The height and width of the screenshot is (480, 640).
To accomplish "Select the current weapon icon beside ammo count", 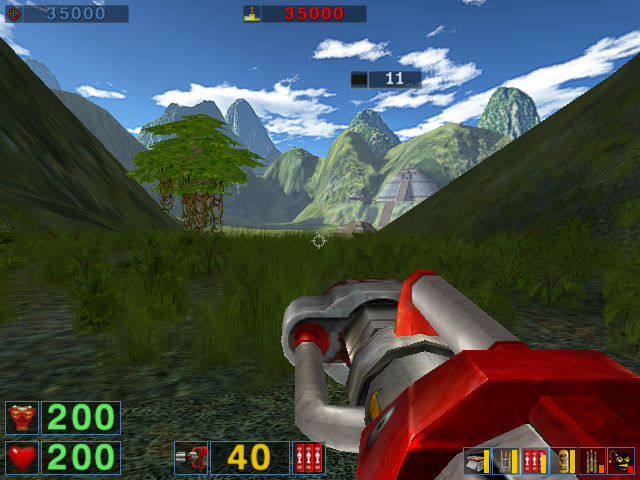I will [x=190, y=457].
